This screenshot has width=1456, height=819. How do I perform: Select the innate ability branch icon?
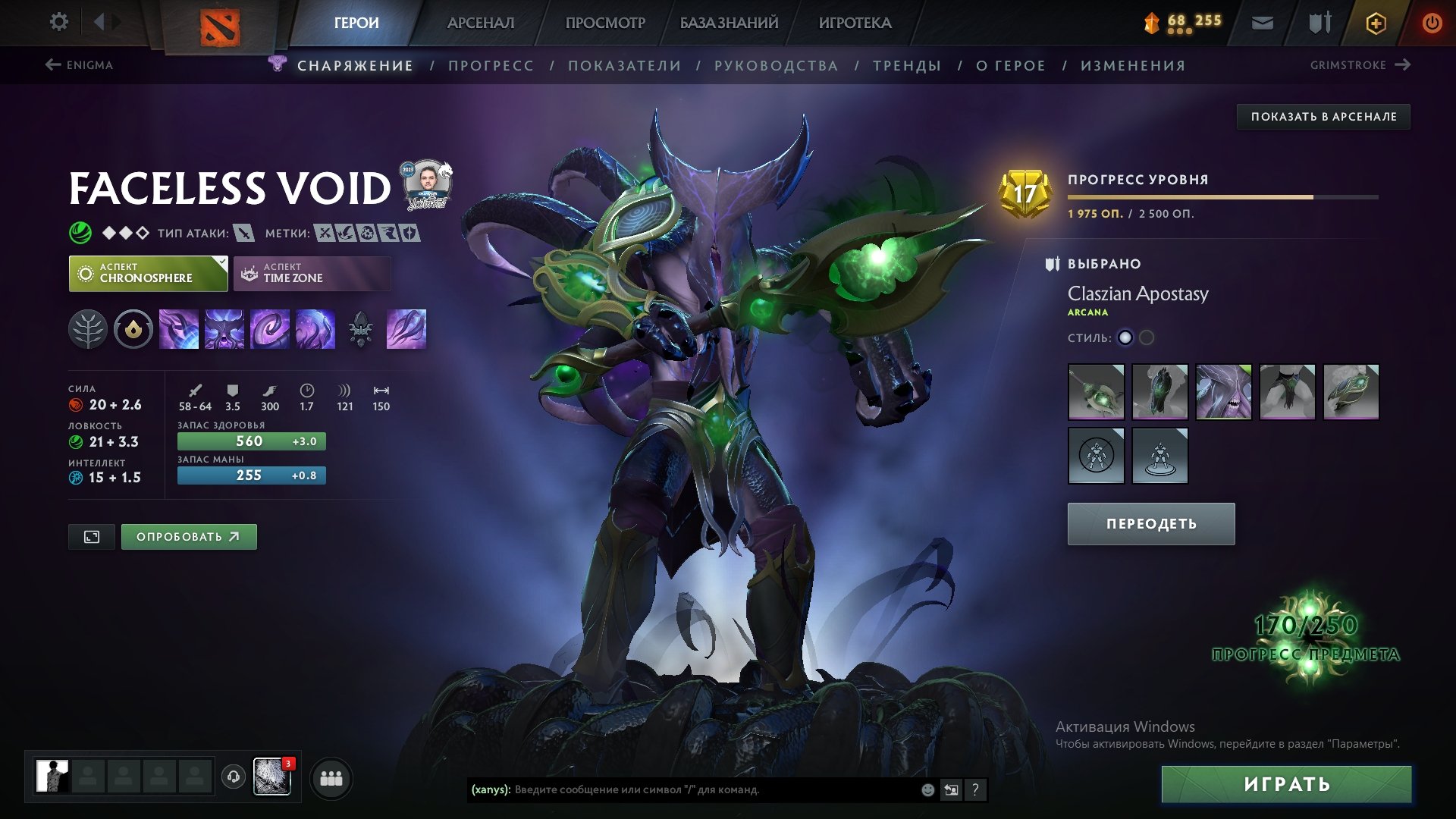[x=87, y=328]
